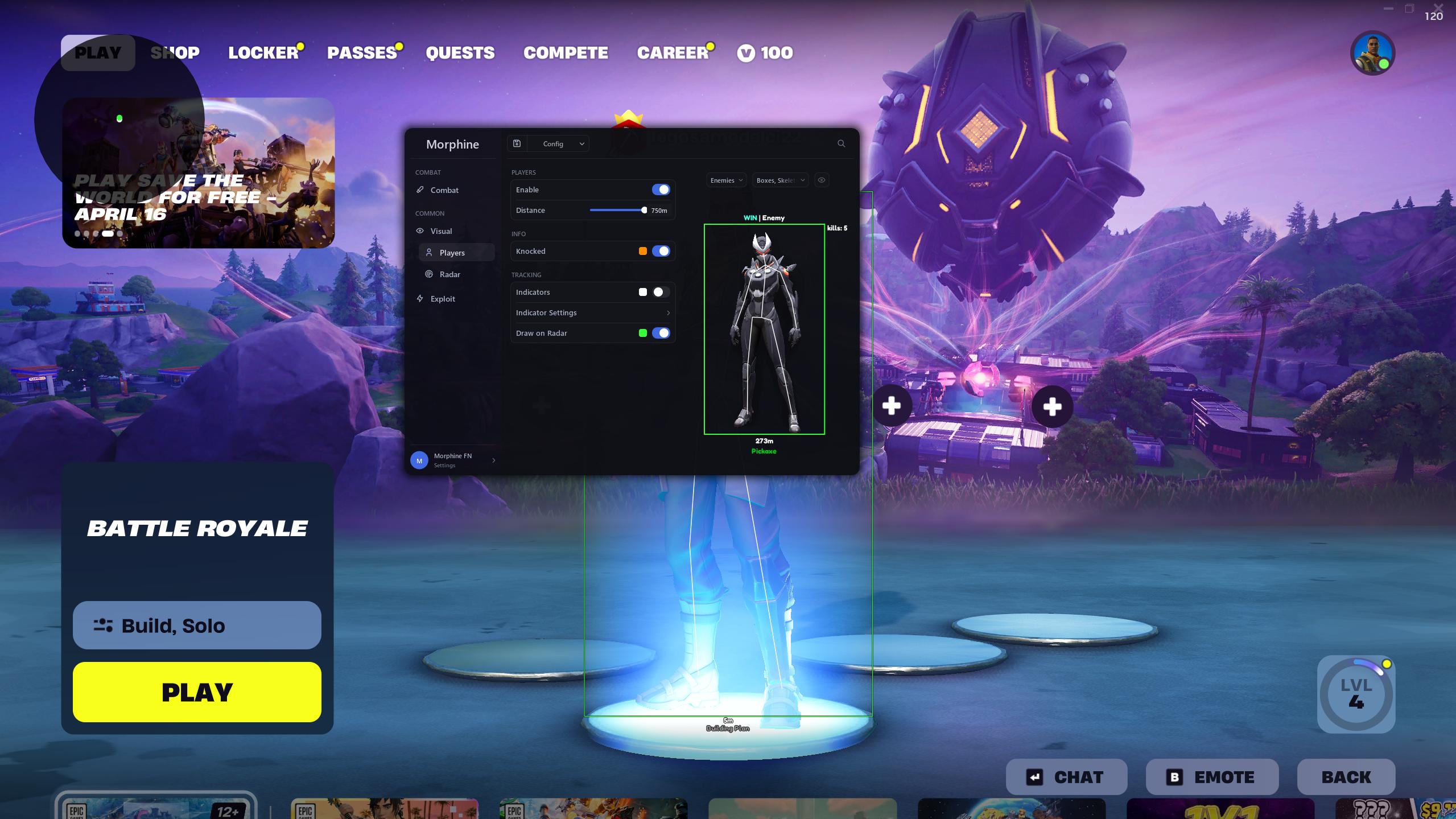Select the PLAY tab in top navigation
Viewport: 1456px width, 819px height.
coord(98,53)
